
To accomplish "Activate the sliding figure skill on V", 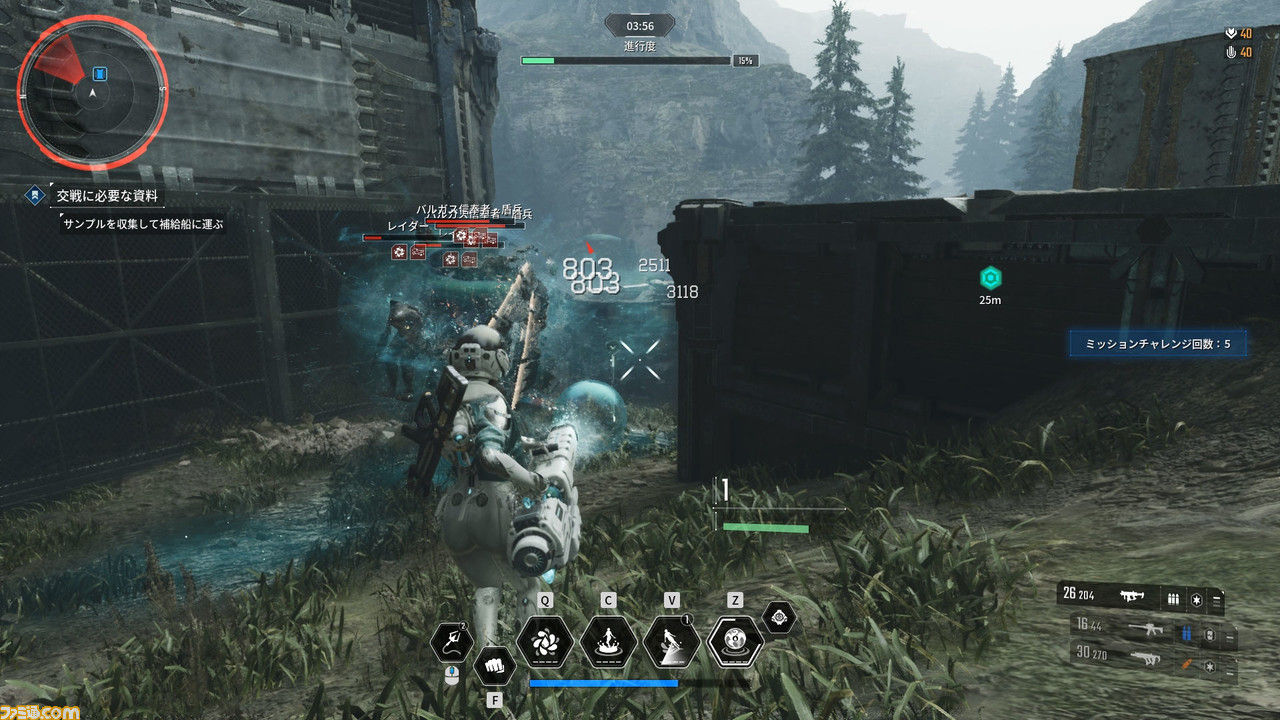I will 672,641.
